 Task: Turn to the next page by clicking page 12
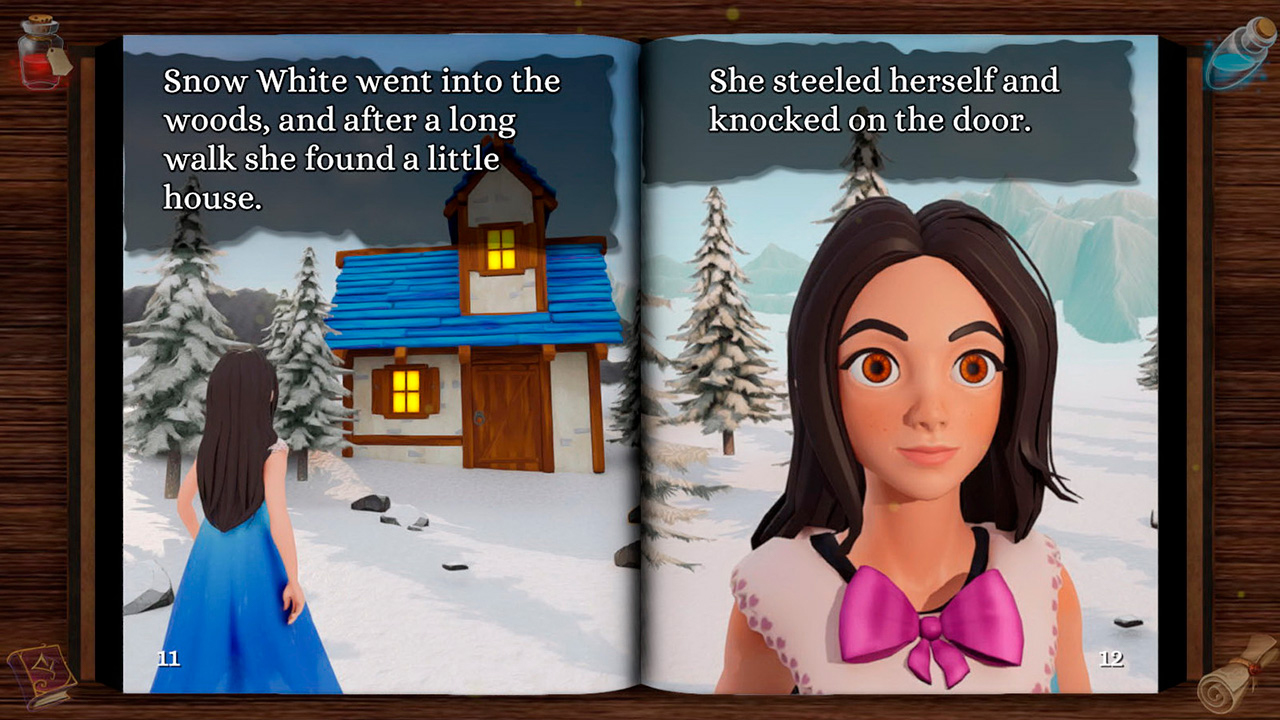click(x=1110, y=658)
